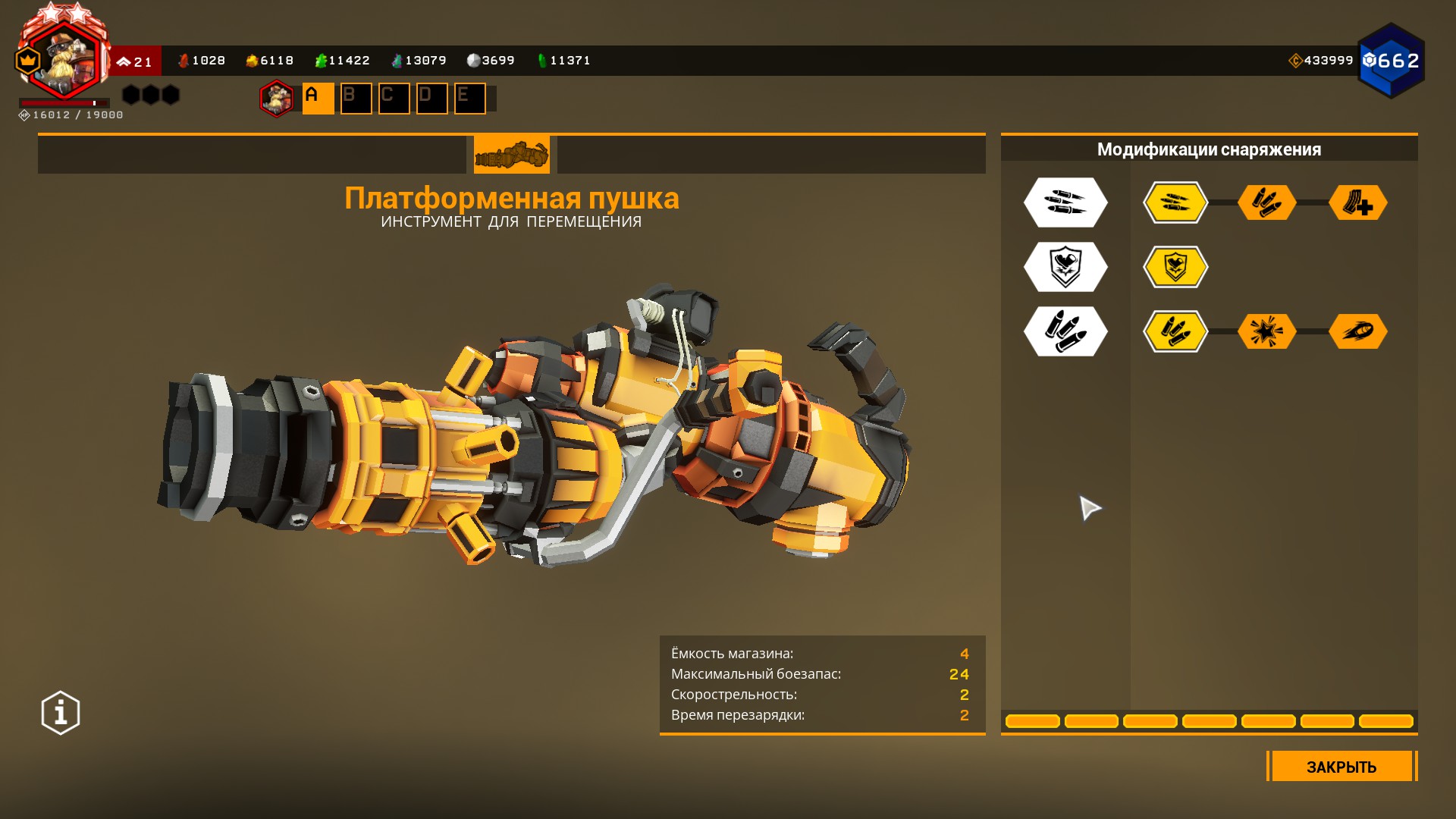
Task: Select loadout slot E
Action: tap(469, 98)
